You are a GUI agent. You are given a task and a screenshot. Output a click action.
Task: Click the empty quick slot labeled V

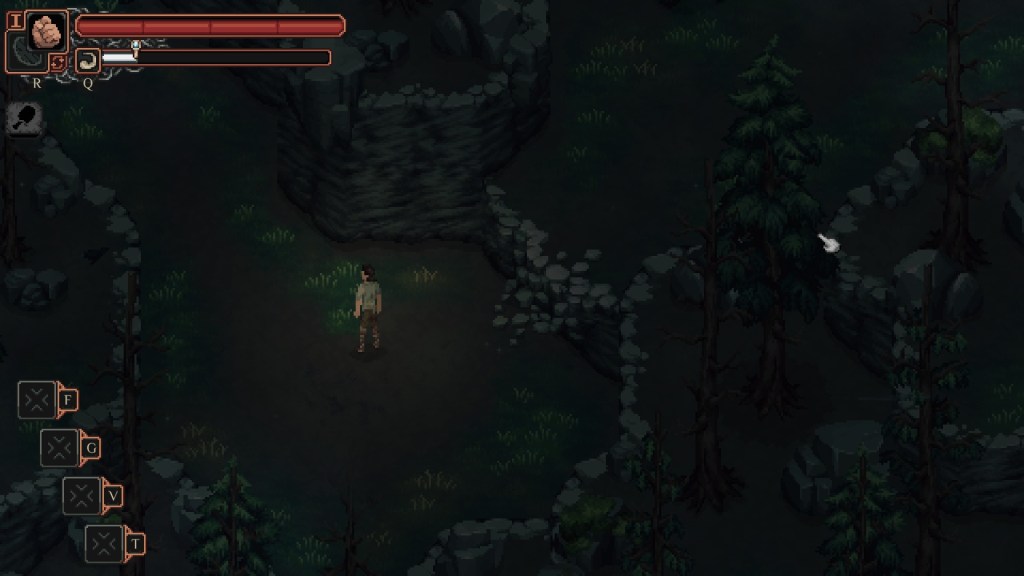(x=82, y=495)
